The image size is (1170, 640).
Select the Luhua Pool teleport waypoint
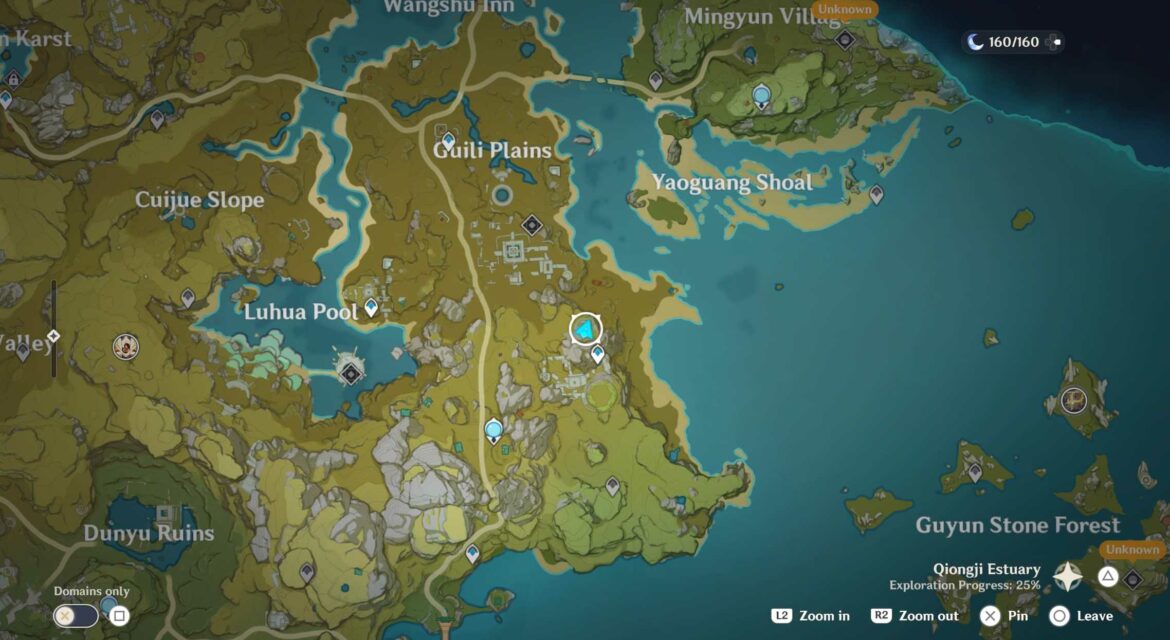click(x=371, y=307)
